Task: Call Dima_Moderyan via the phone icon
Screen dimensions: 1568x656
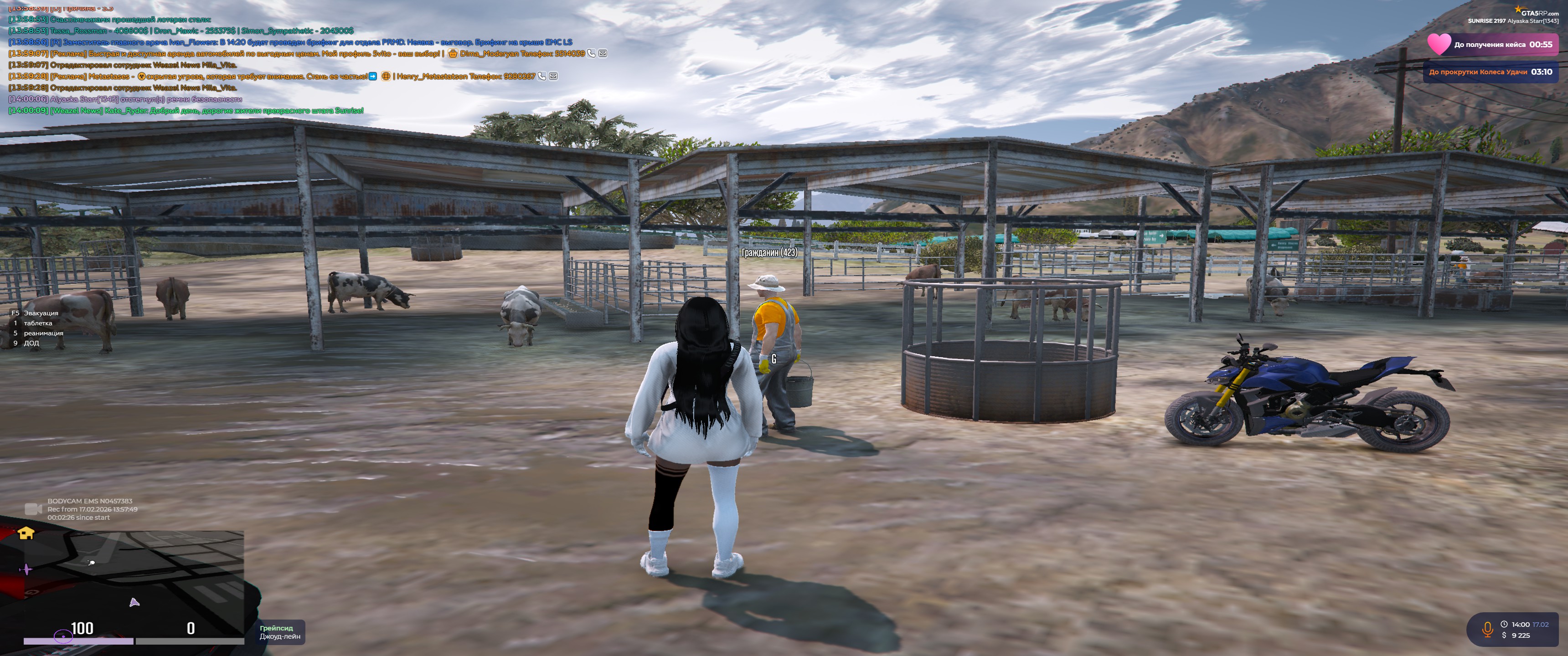Action: 591,54
